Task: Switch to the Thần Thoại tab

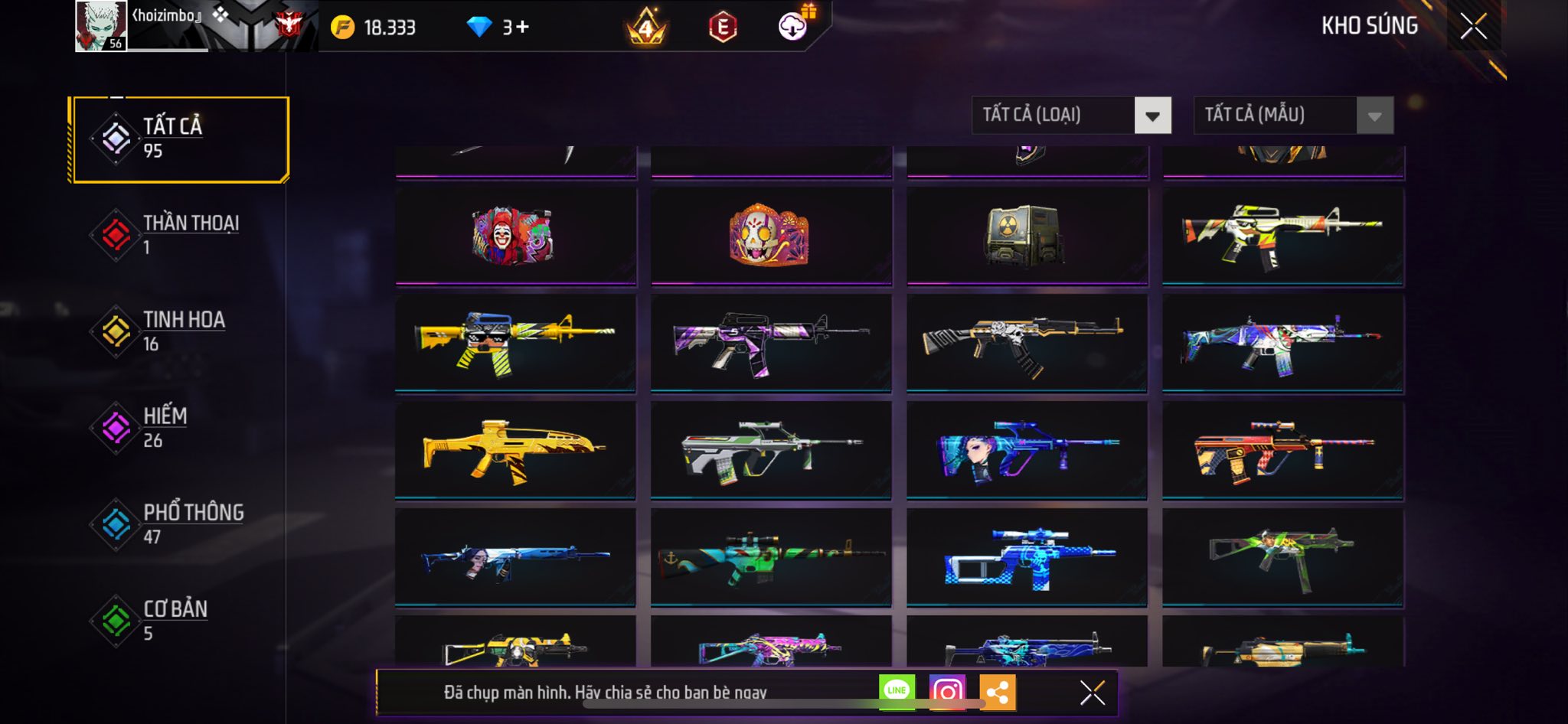Action: coord(179,235)
